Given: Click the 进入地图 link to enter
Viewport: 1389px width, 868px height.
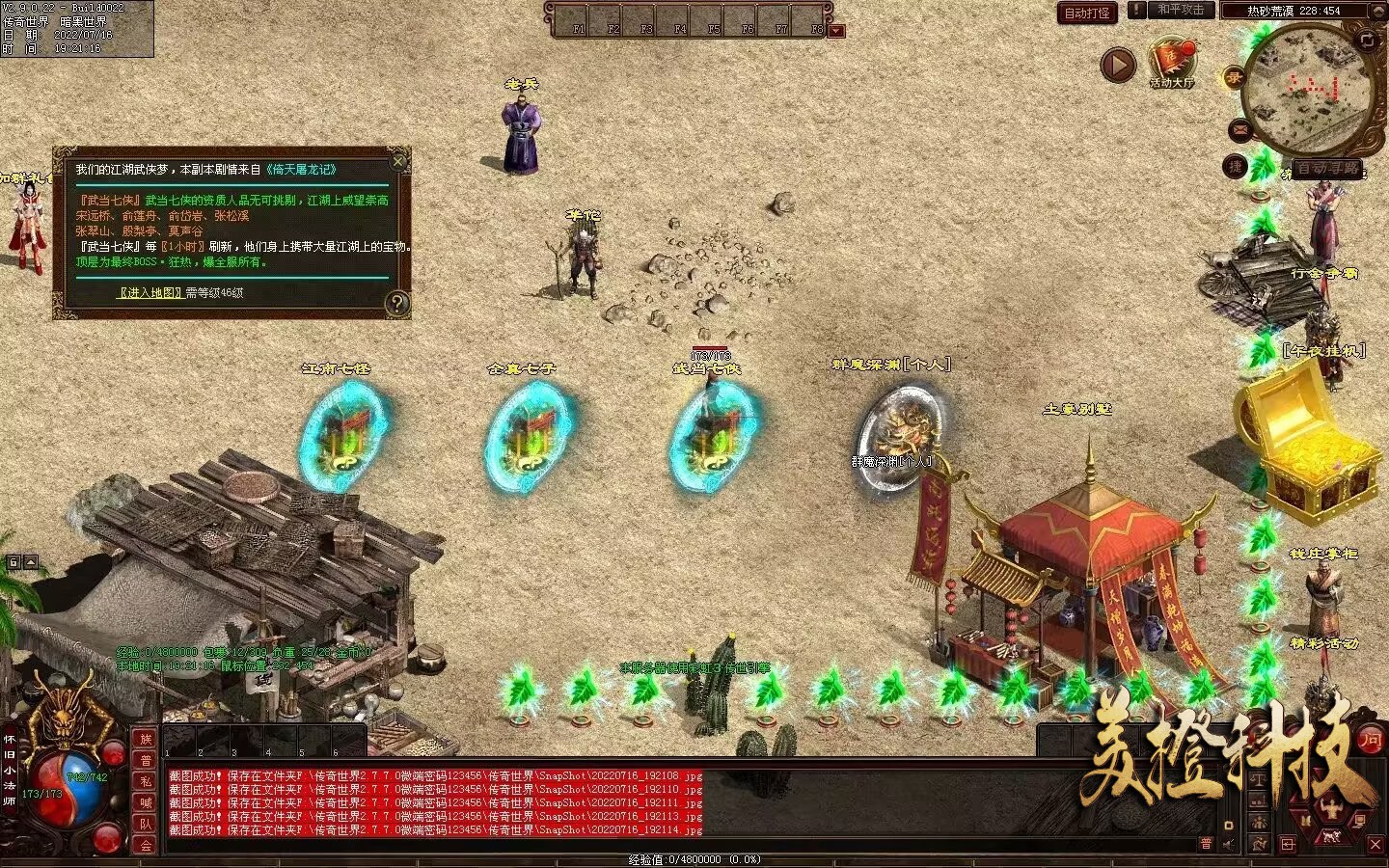Looking at the screenshot, I should [x=150, y=292].
